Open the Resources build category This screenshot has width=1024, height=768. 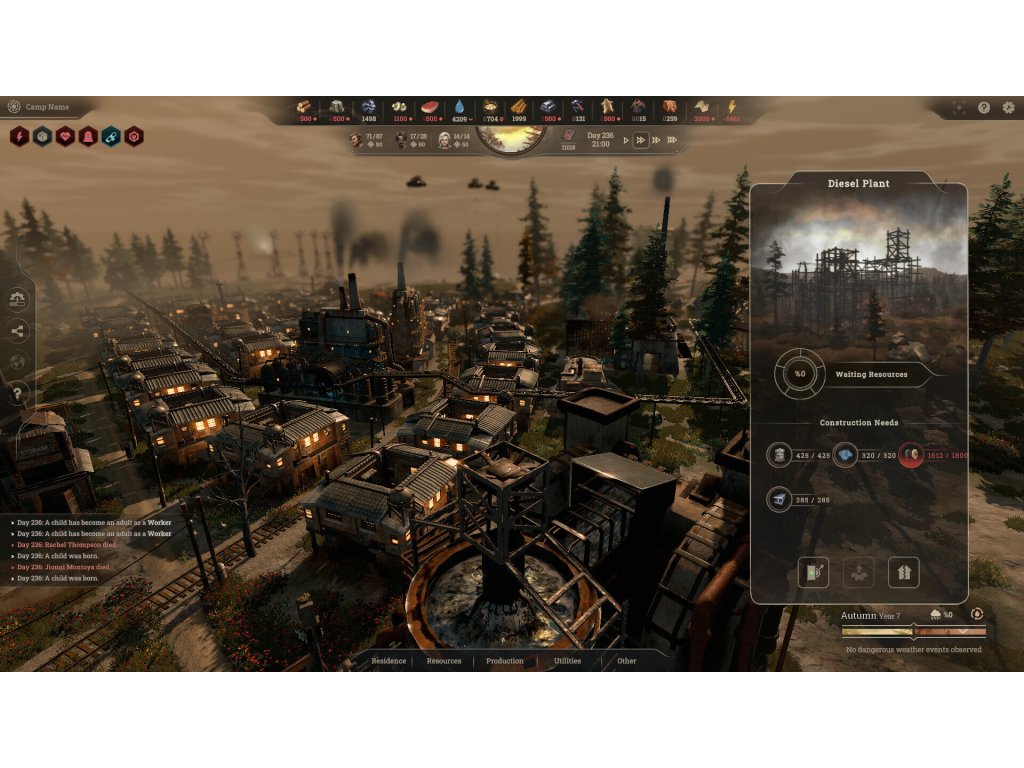coord(444,661)
